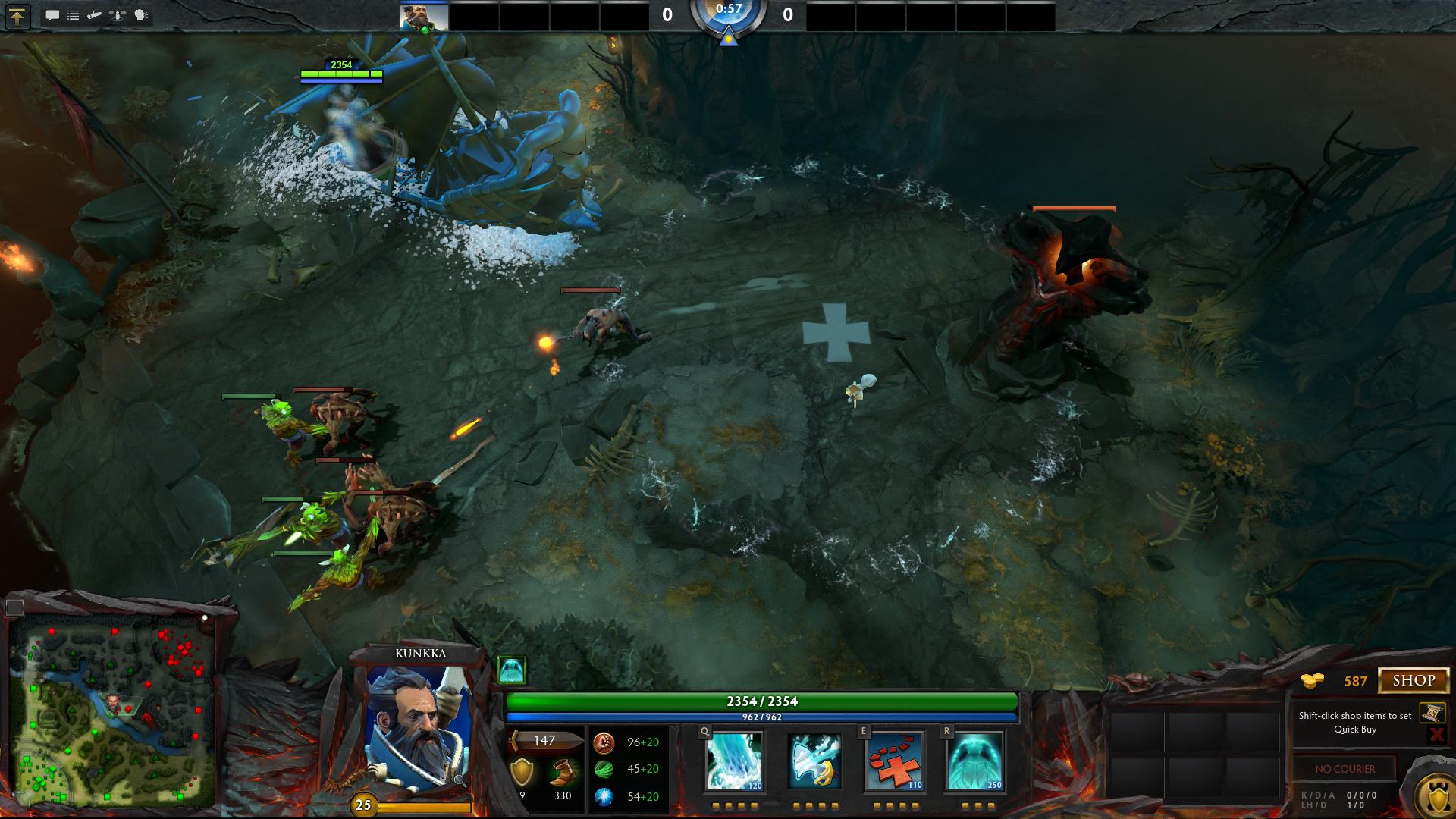This screenshot has height=819, width=1456.
Task: Click Kunkka's portrait in top hero bar
Action: click(x=424, y=15)
